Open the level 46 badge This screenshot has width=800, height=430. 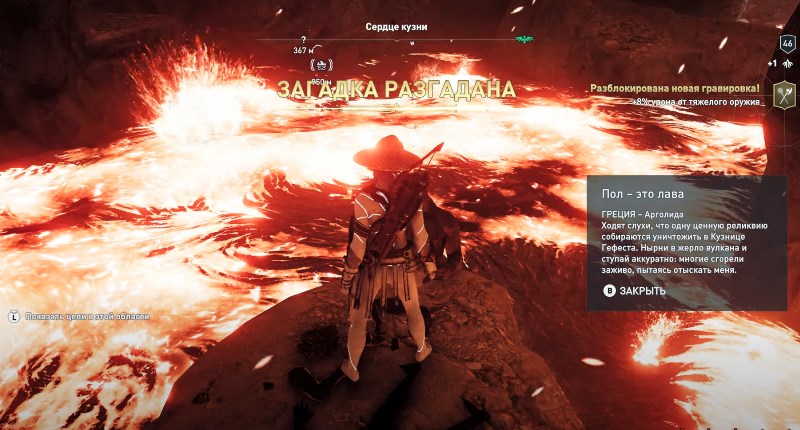[787, 43]
